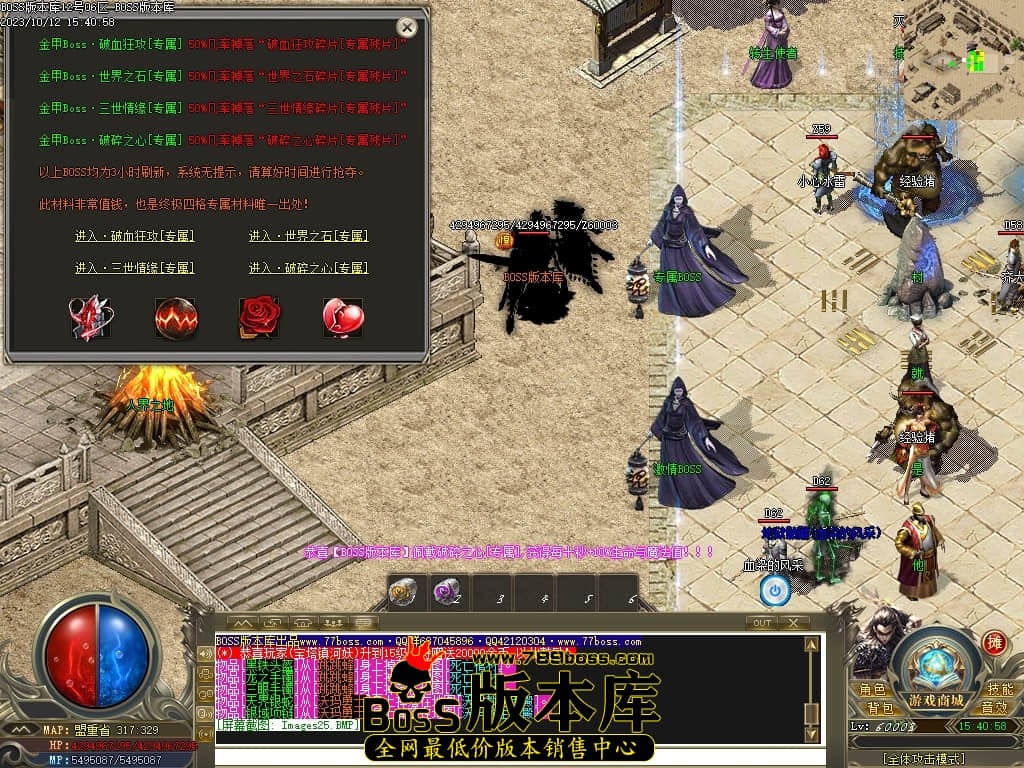The image size is (1024, 768).
Task: Enter the 世界之石[专属] boss map
Action: click(308, 236)
